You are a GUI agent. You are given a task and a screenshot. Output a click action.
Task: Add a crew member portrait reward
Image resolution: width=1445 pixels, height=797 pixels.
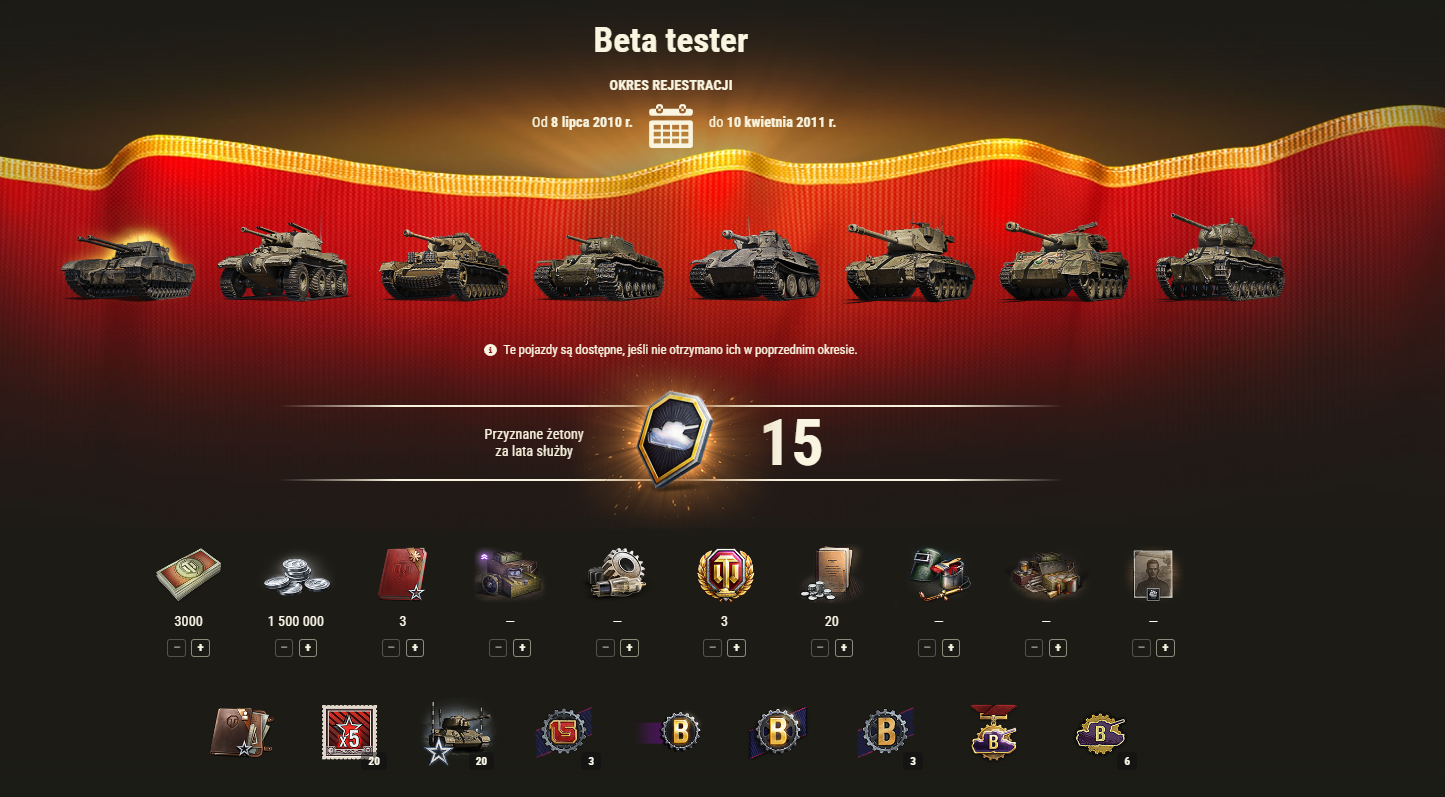tap(1165, 648)
